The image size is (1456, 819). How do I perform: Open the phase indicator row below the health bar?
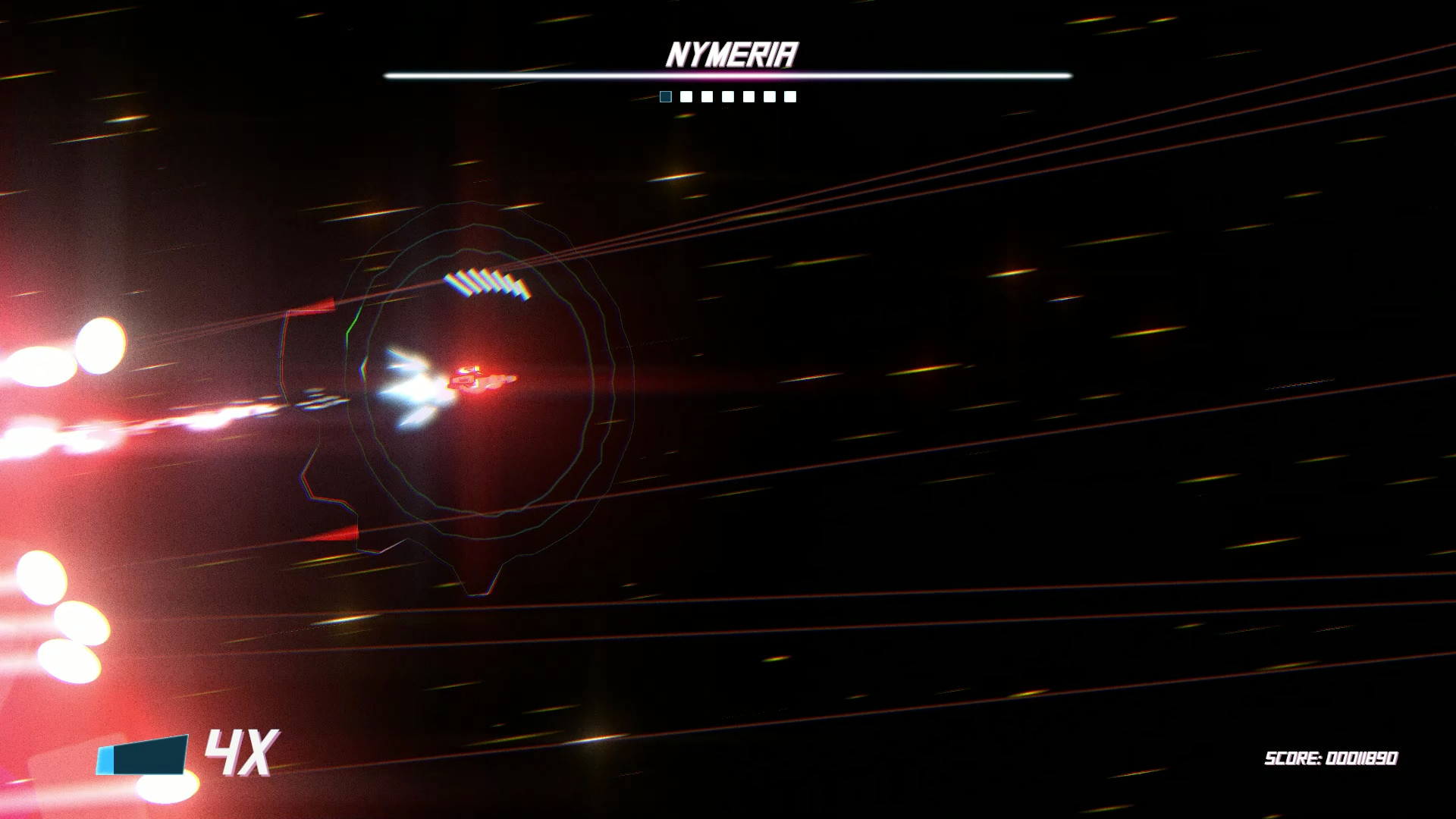click(728, 96)
